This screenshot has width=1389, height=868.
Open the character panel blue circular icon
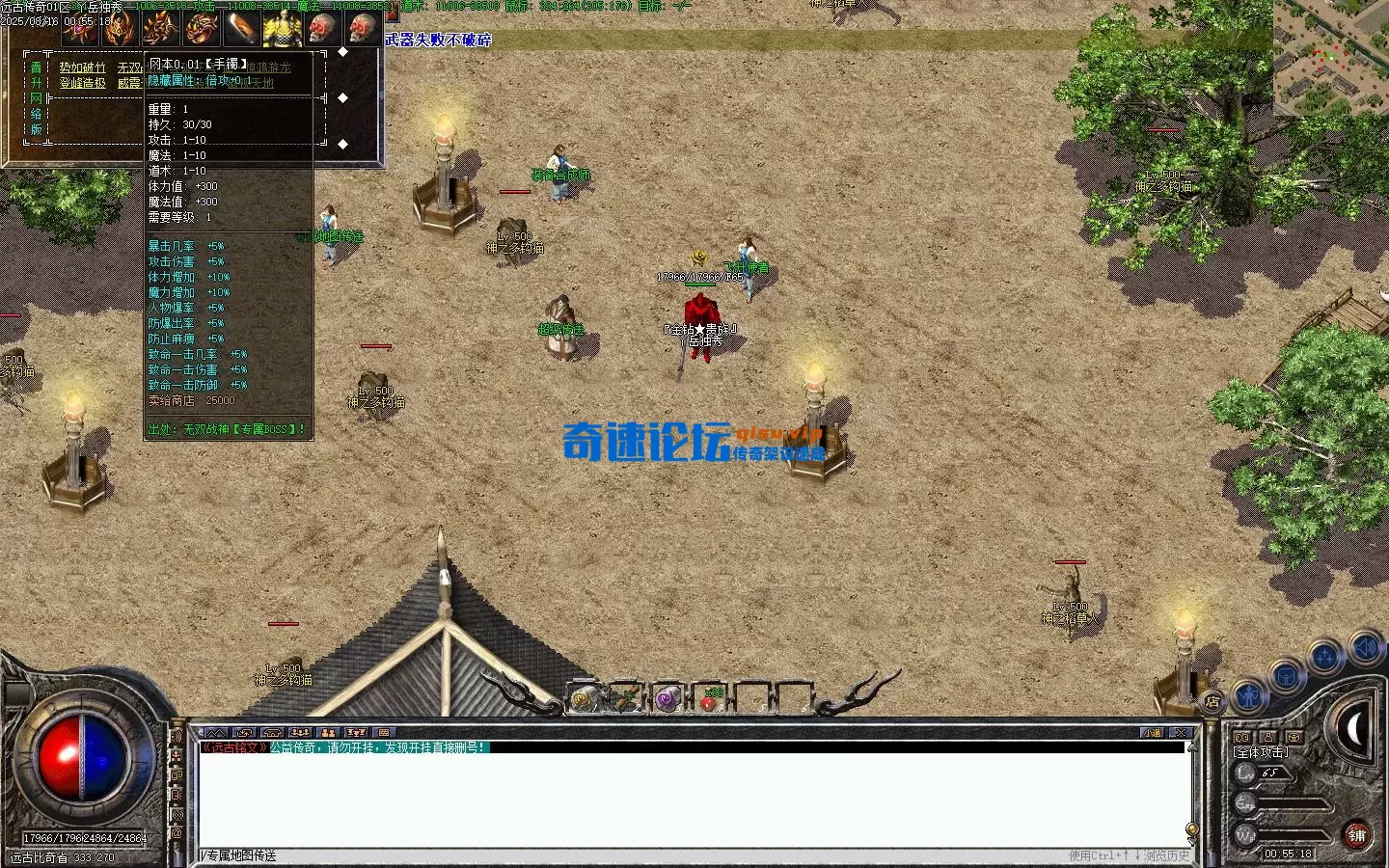[x=1248, y=694]
